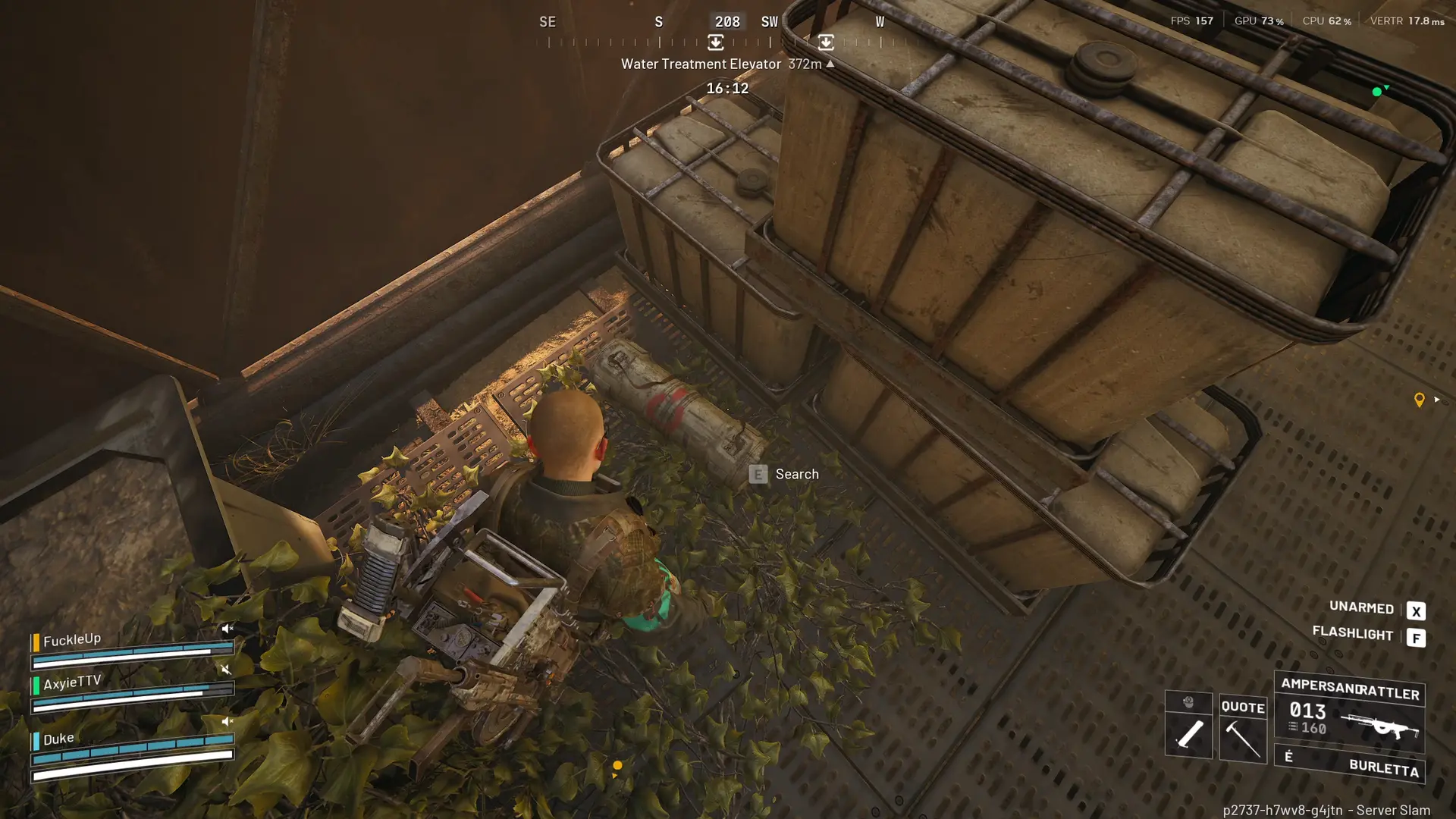Toggle muted microphone icon above AxyieTTV

[x=225, y=669]
